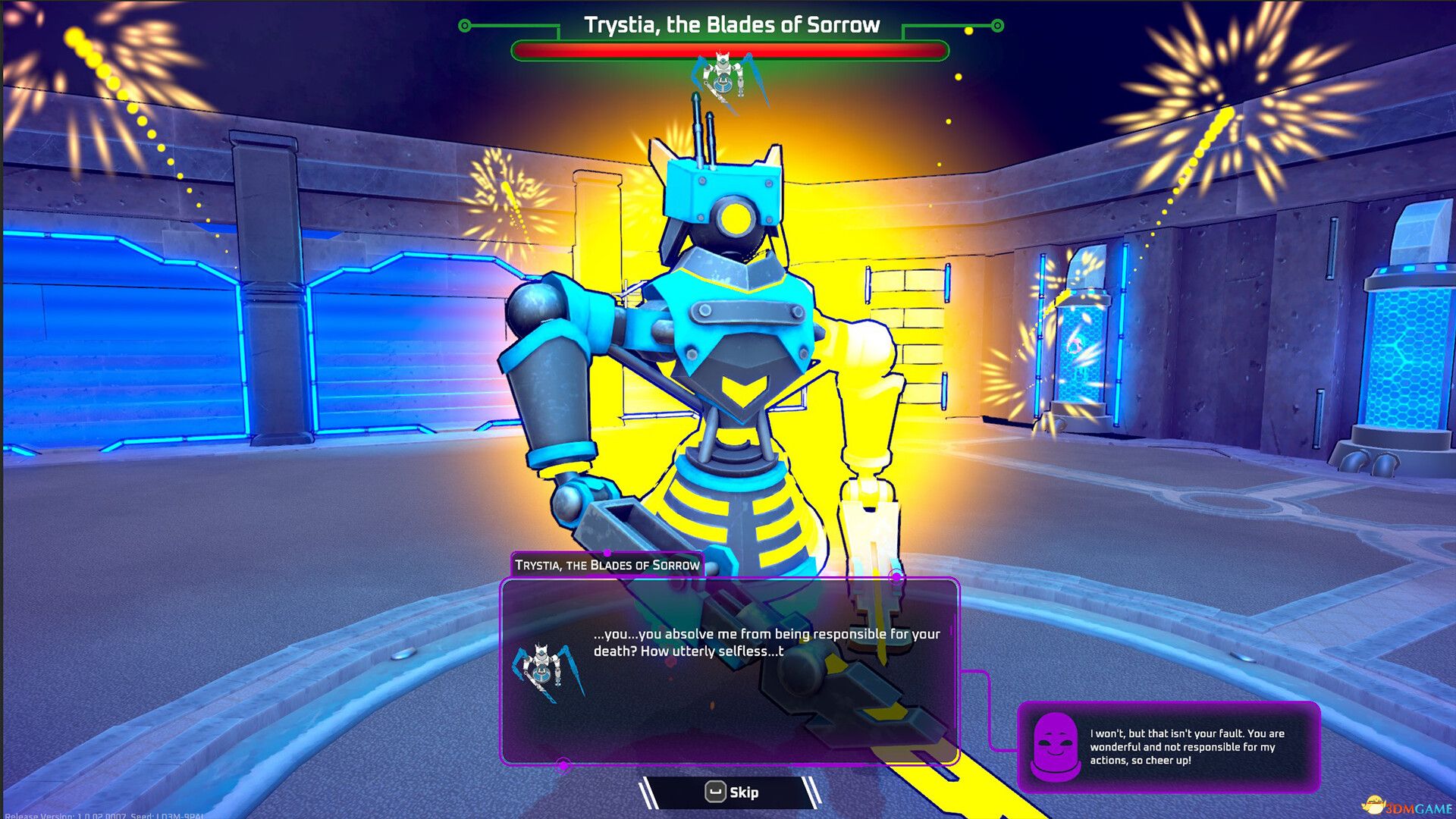Select the 'Trystia, the Blades of Sorrow' nameplate tab
This screenshot has width=1456, height=819.
click(x=607, y=564)
